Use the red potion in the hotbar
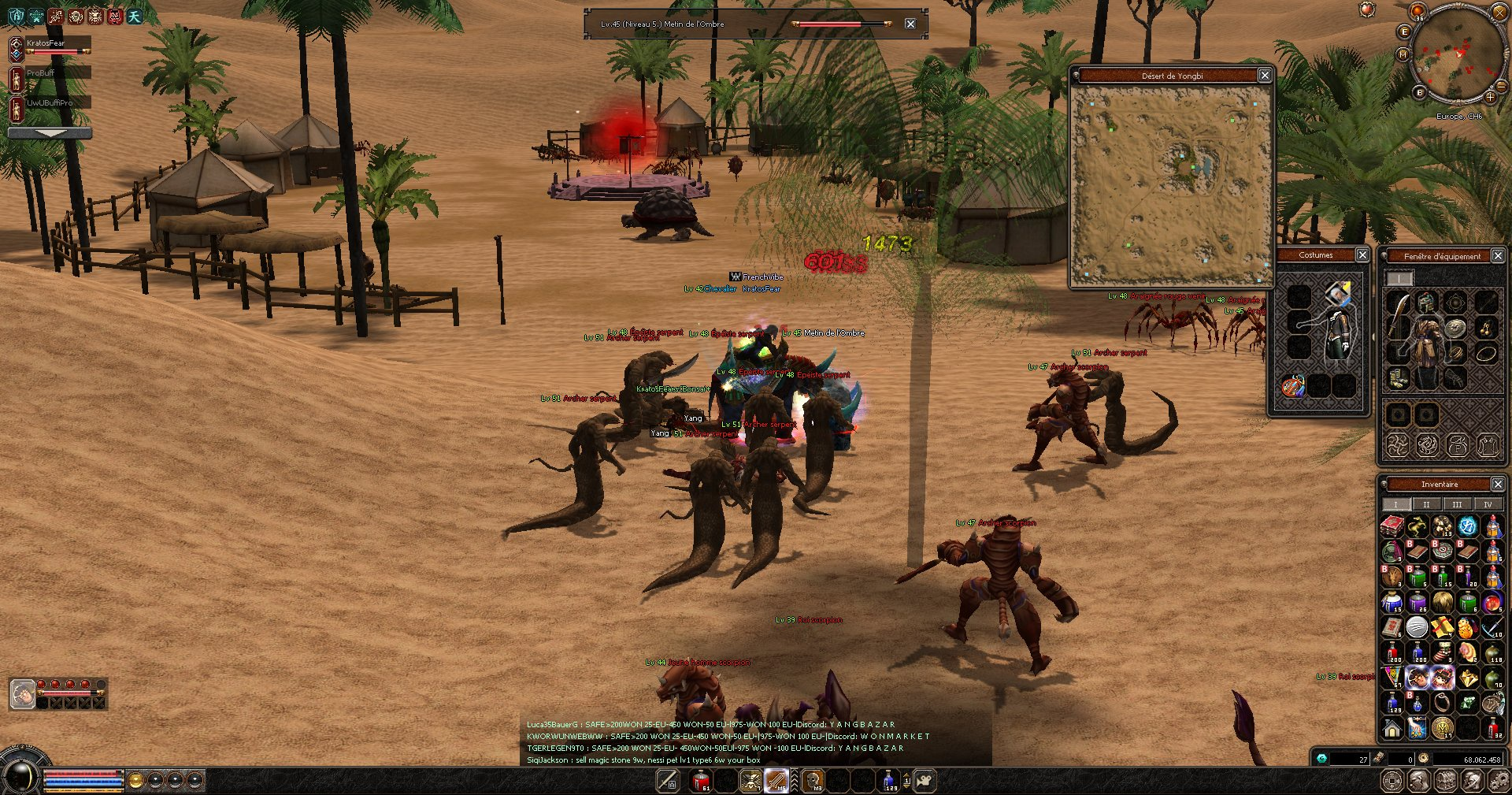 700,781
